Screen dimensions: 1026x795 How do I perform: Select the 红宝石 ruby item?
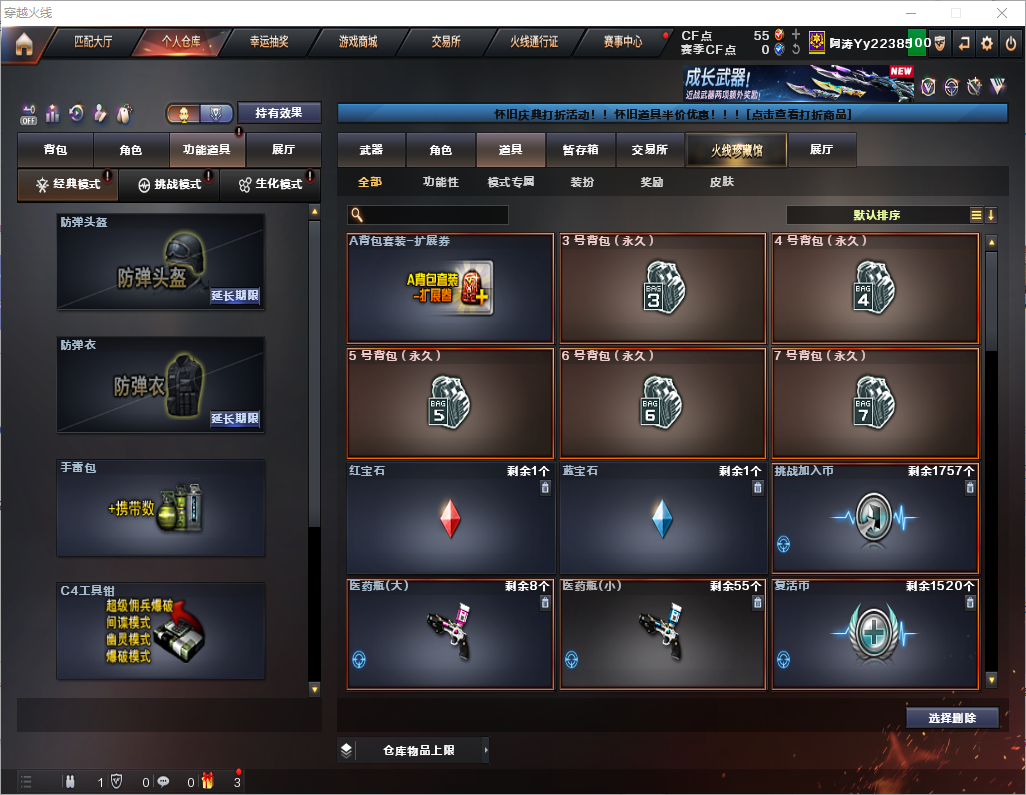coord(450,518)
